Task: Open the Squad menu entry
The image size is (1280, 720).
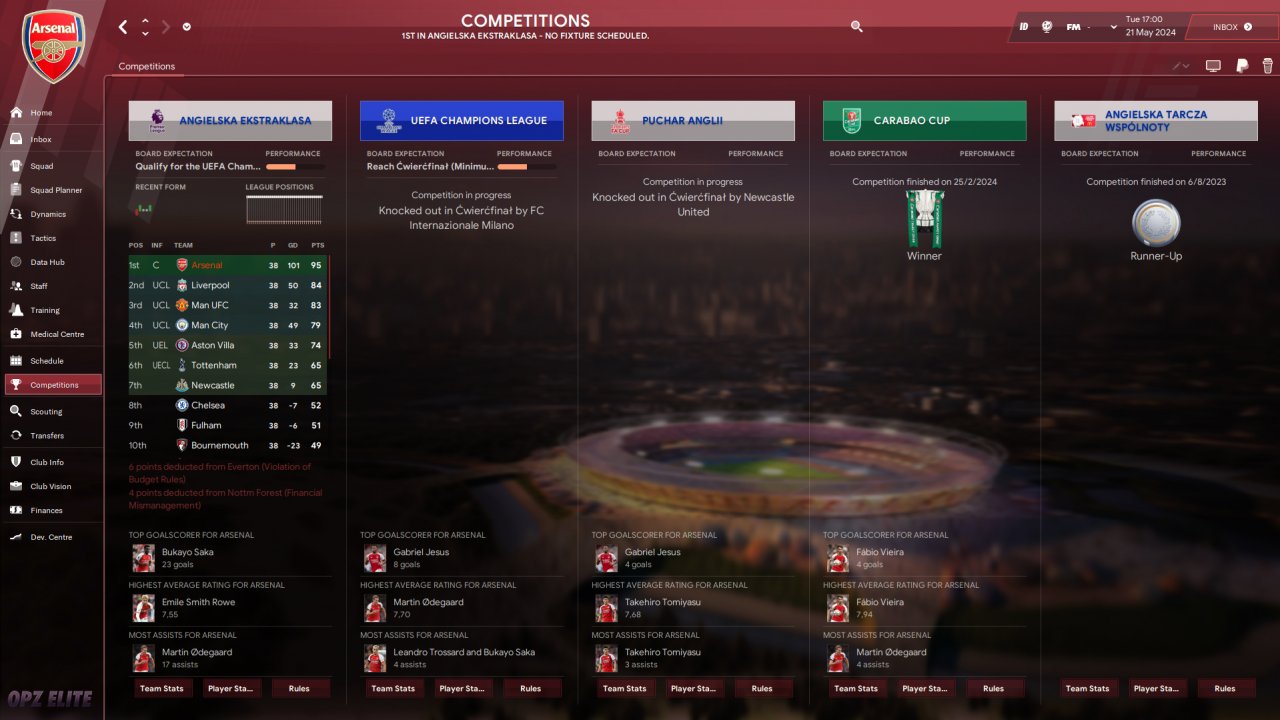Action: tap(42, 166)
